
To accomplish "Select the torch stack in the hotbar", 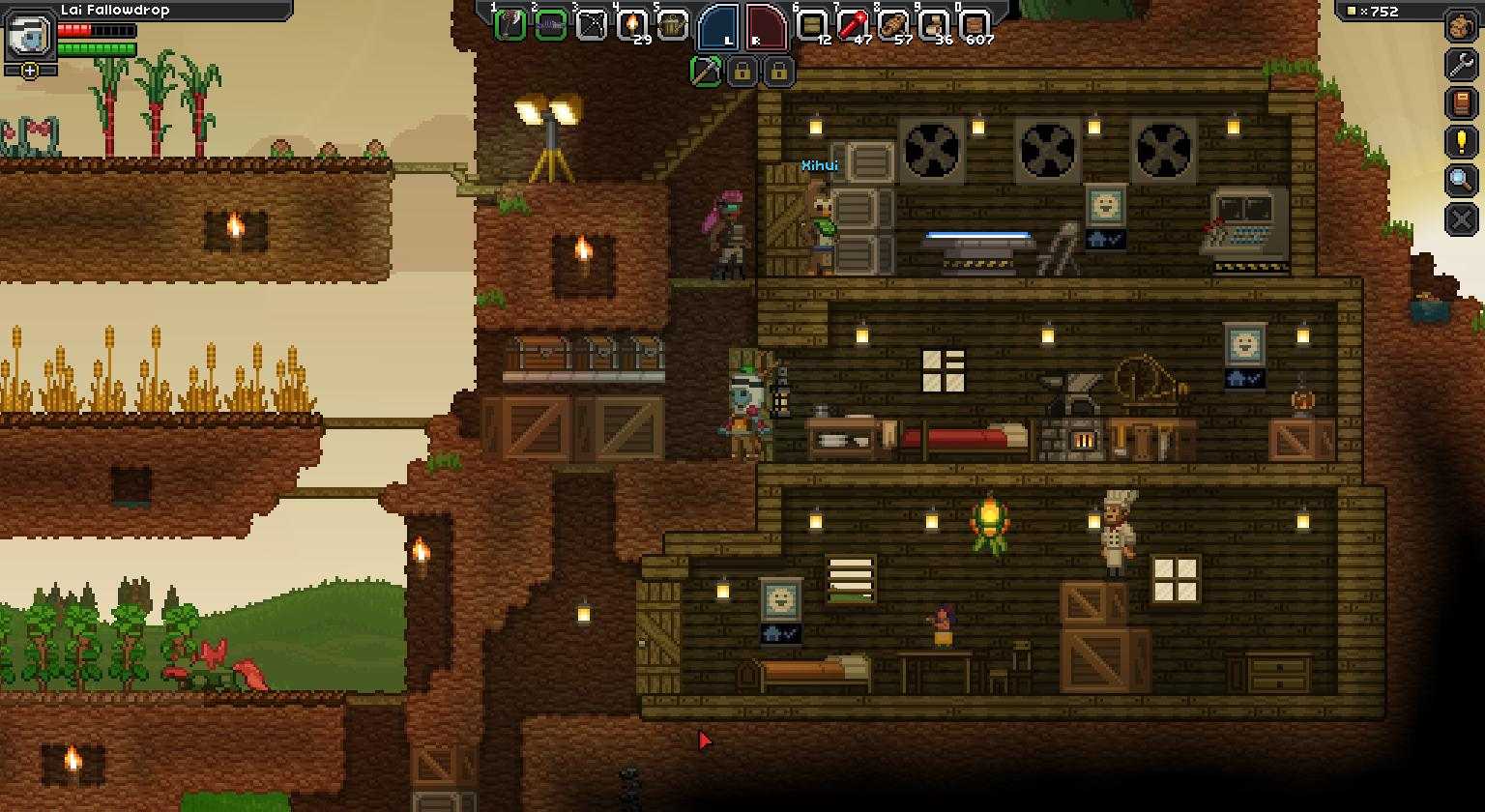I will tap(631, 24).
